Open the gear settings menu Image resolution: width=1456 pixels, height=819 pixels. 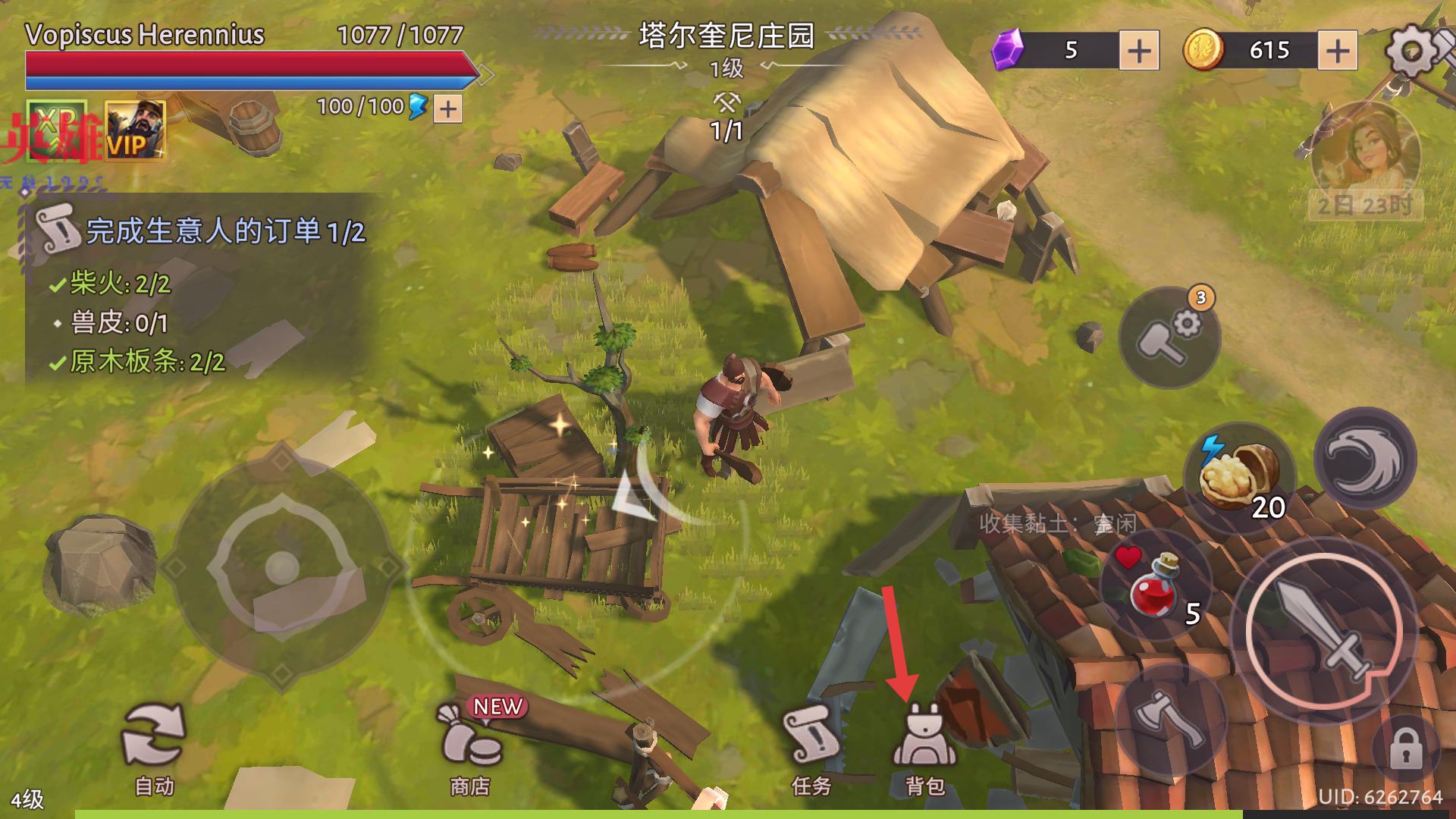(x=1412, y=50)
